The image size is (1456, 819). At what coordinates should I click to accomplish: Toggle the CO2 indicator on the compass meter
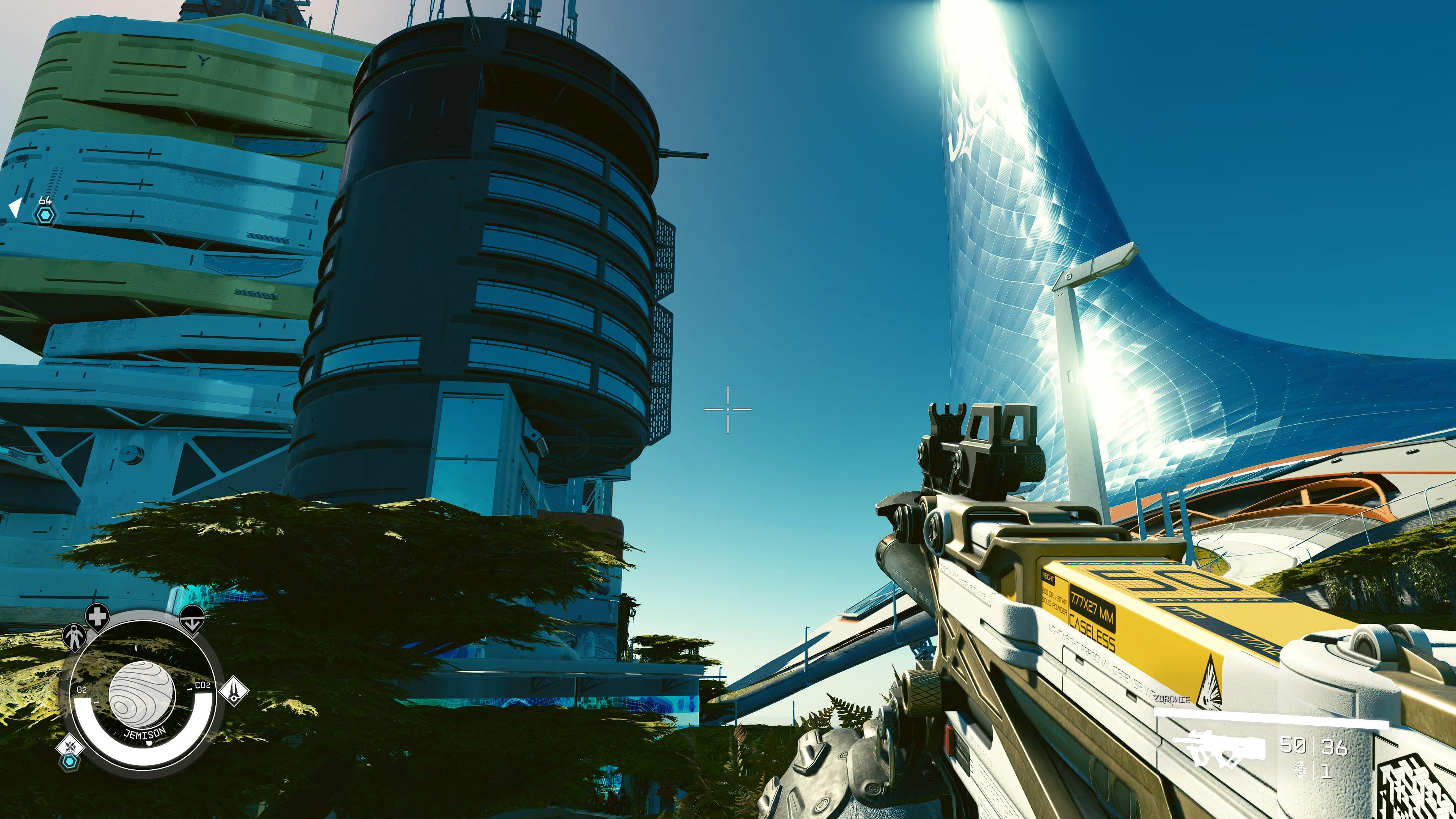202,685
